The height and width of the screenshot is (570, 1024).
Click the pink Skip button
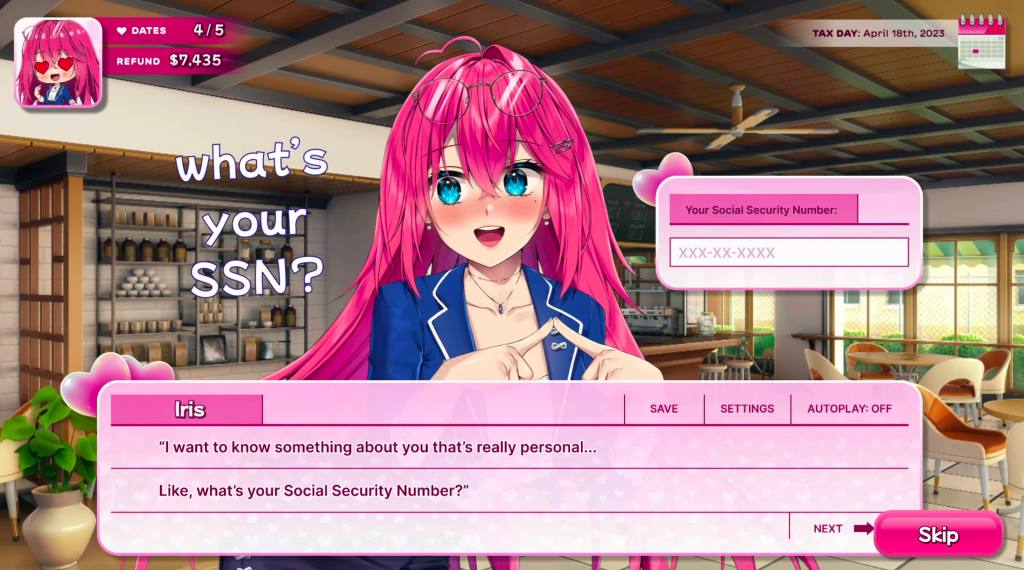(x=938, y=535)
